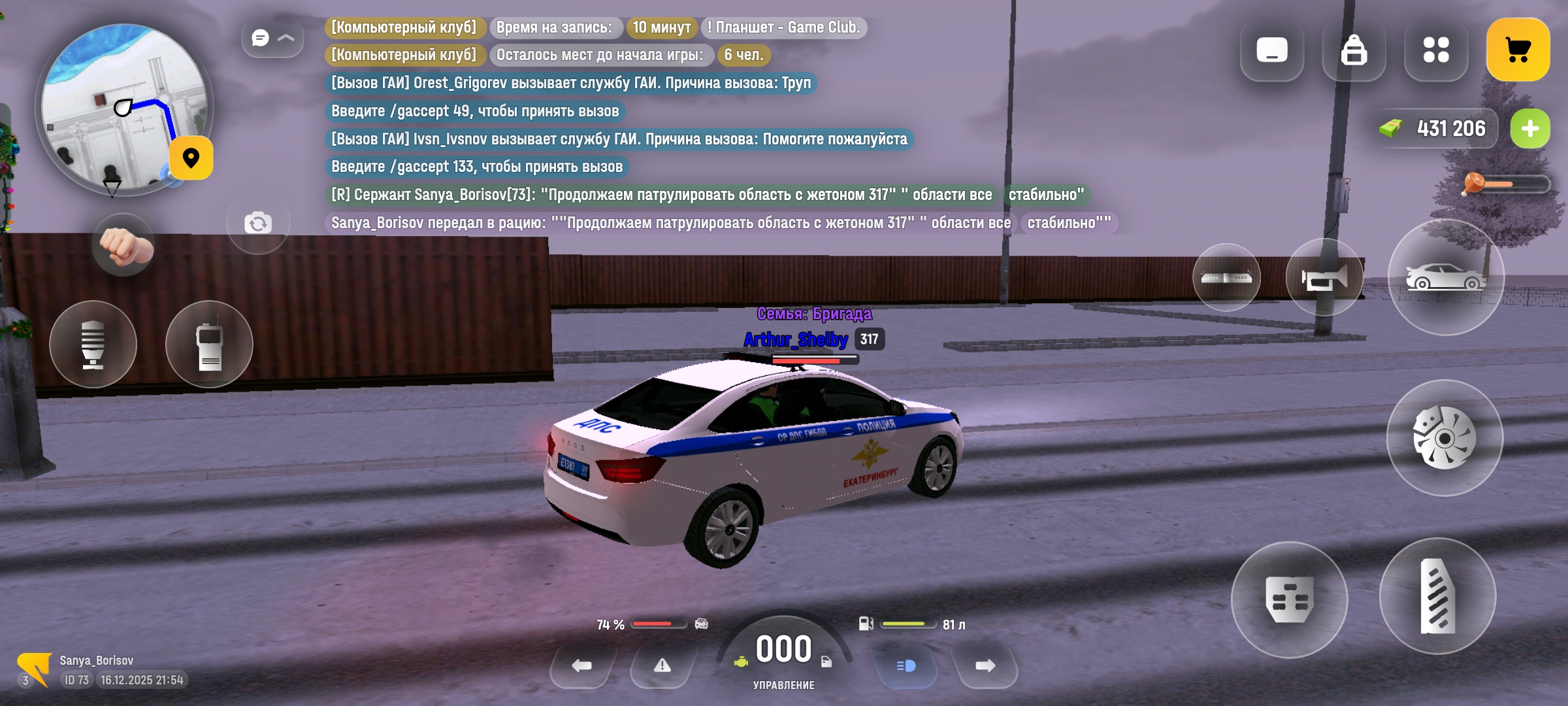Switch camera view with the camera icon

(x=257, y=224)
